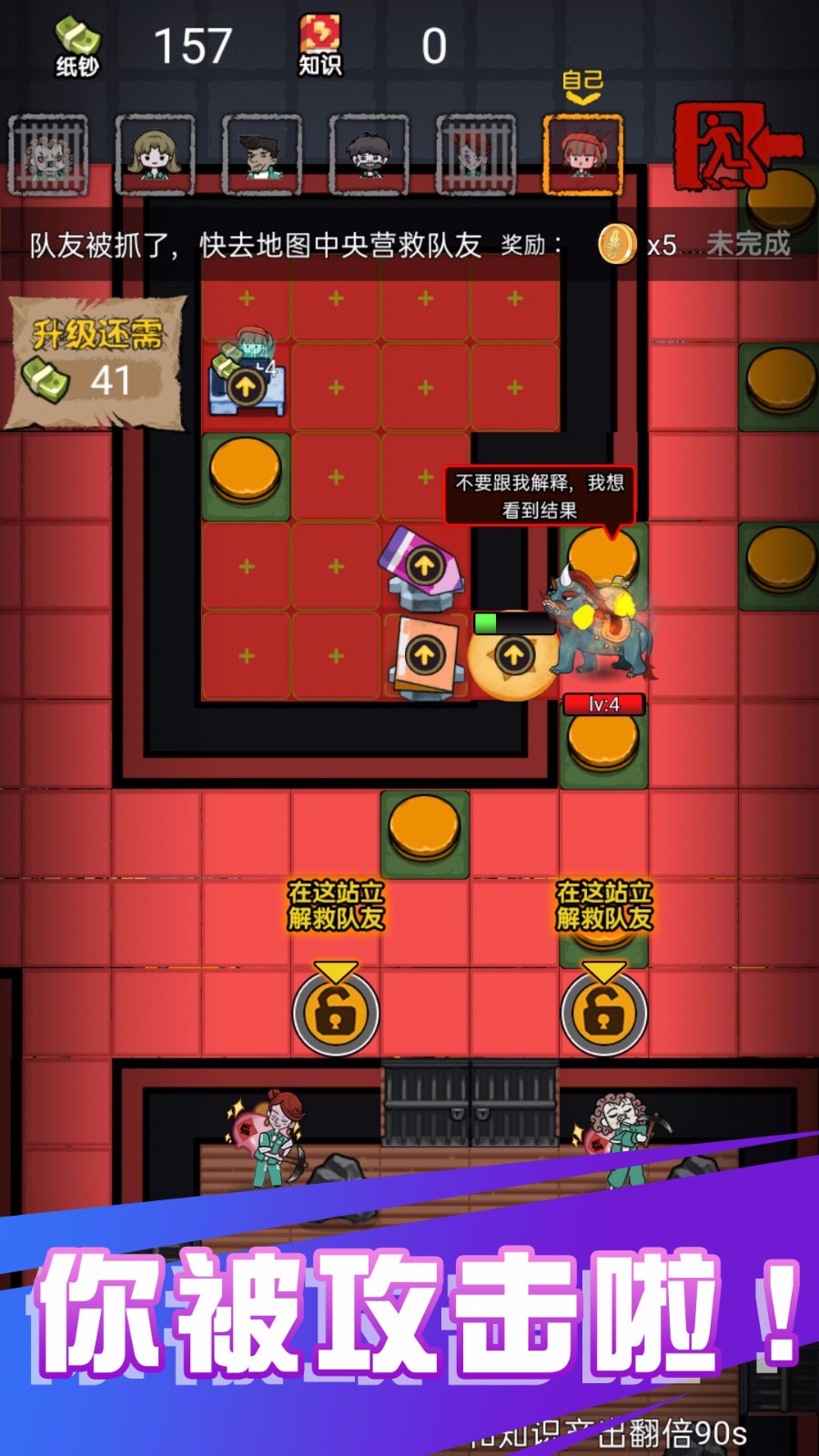Activate unlock button above curly-haired captive
819x1456 pixels.
pyautogui.click(x=603, y=1013)
